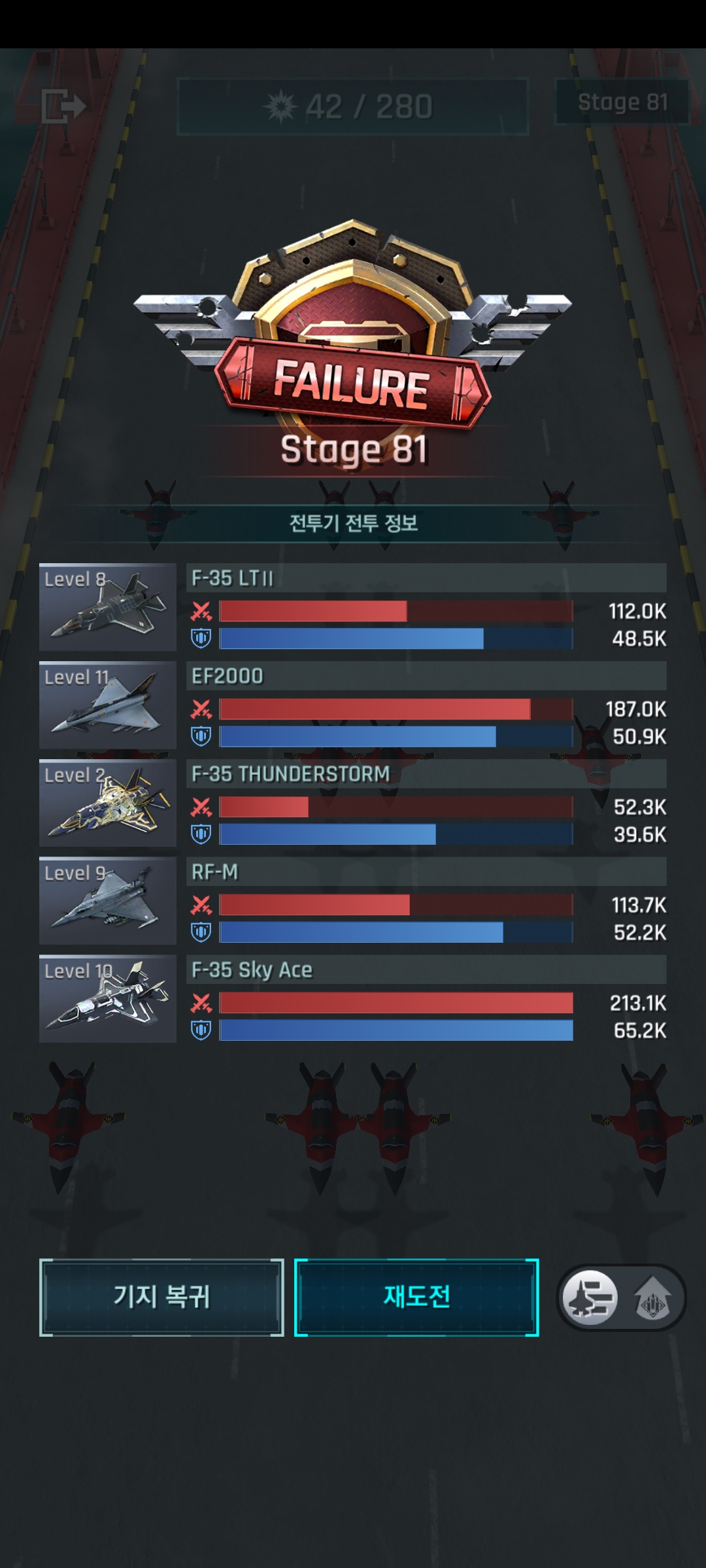View the F-35 Sky Ace fighter thumbnail

(108, 999)
